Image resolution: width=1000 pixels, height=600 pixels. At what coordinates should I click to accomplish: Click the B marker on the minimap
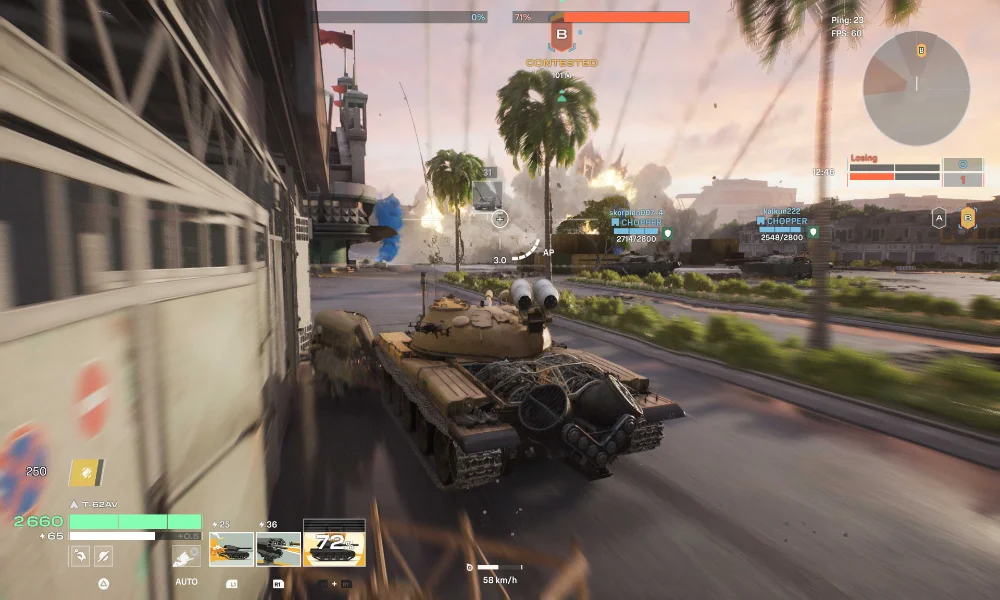point(921,50)
